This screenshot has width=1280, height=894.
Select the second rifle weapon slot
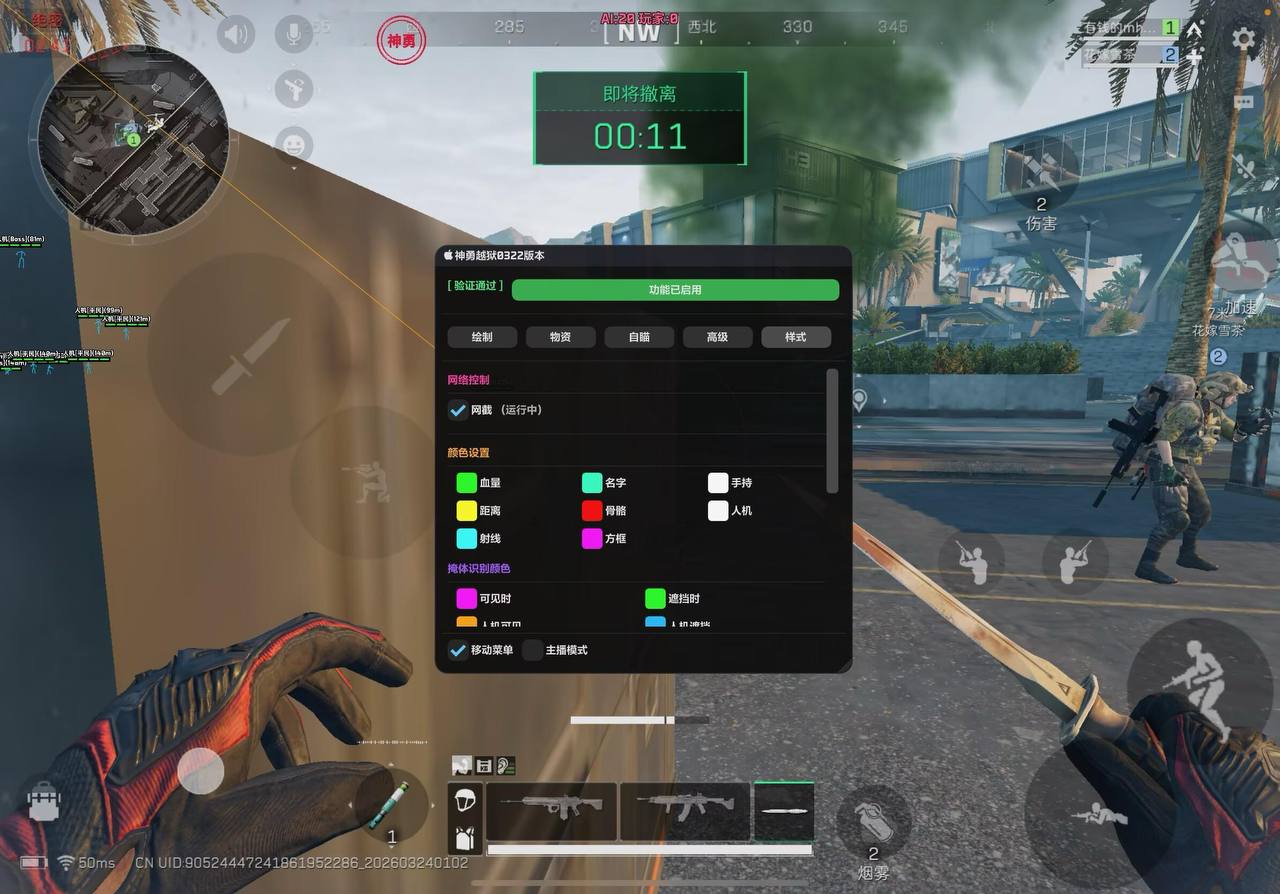pos(684,811)
